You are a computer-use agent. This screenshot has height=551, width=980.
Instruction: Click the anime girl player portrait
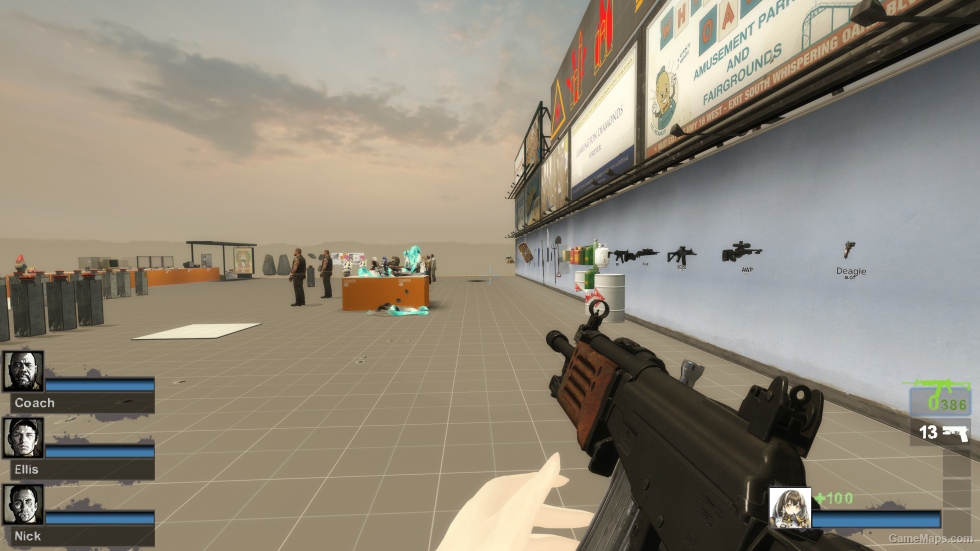[x=789, y=507]
